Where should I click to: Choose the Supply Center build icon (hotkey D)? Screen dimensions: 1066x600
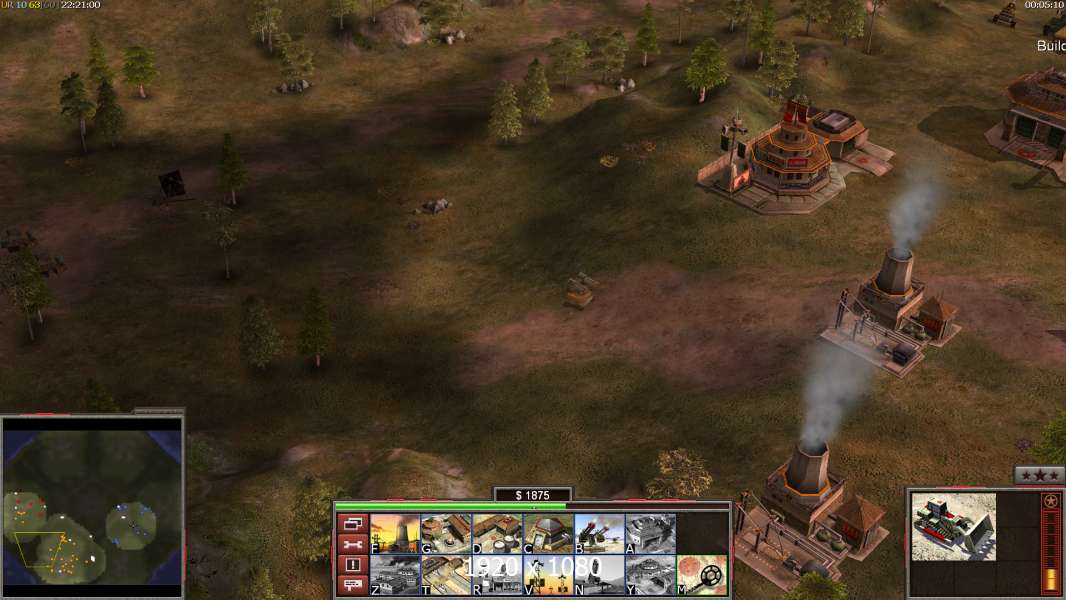(497, 533)
